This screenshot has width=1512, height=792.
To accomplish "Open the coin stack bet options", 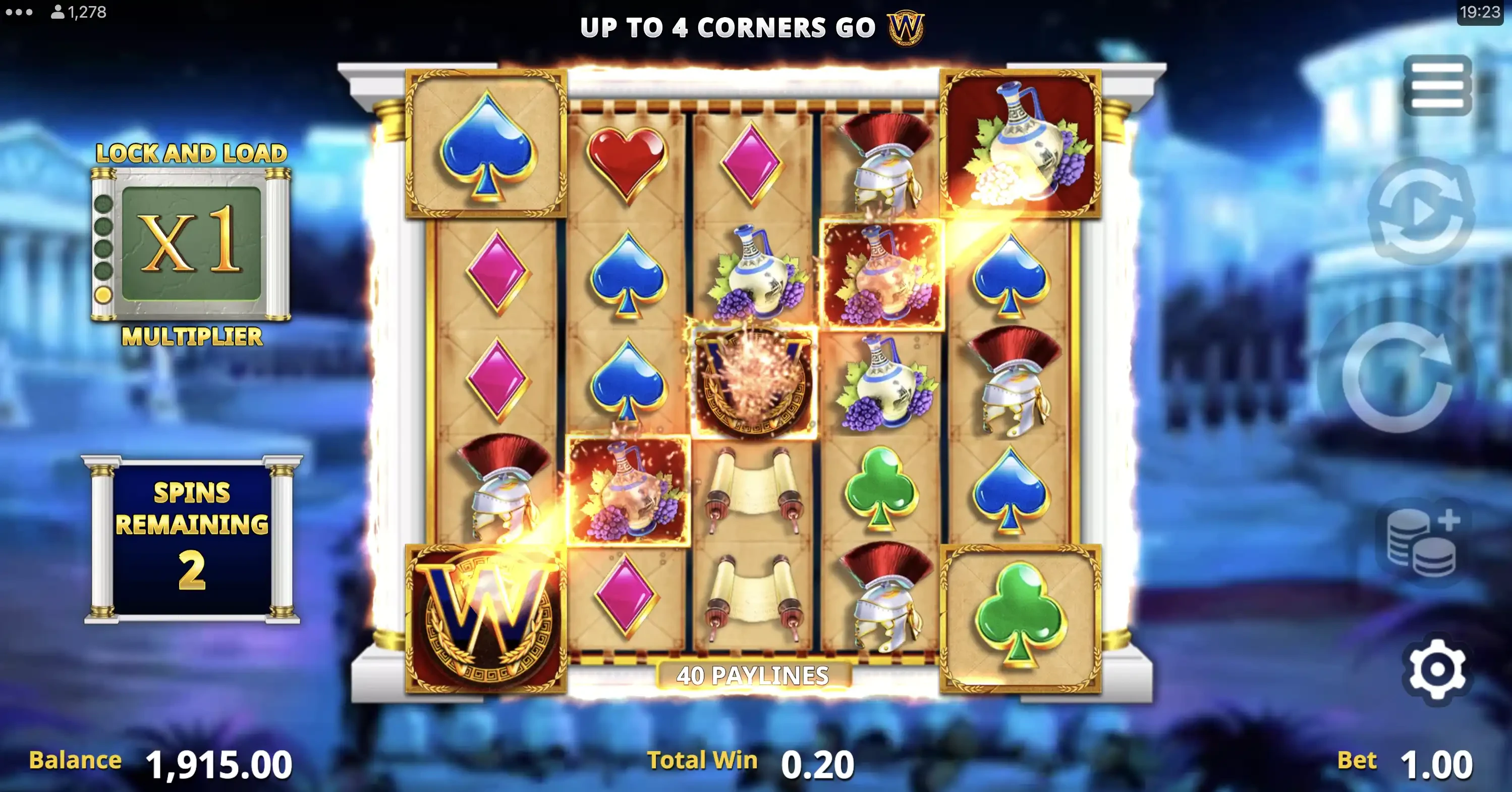I will point(1423,543).
